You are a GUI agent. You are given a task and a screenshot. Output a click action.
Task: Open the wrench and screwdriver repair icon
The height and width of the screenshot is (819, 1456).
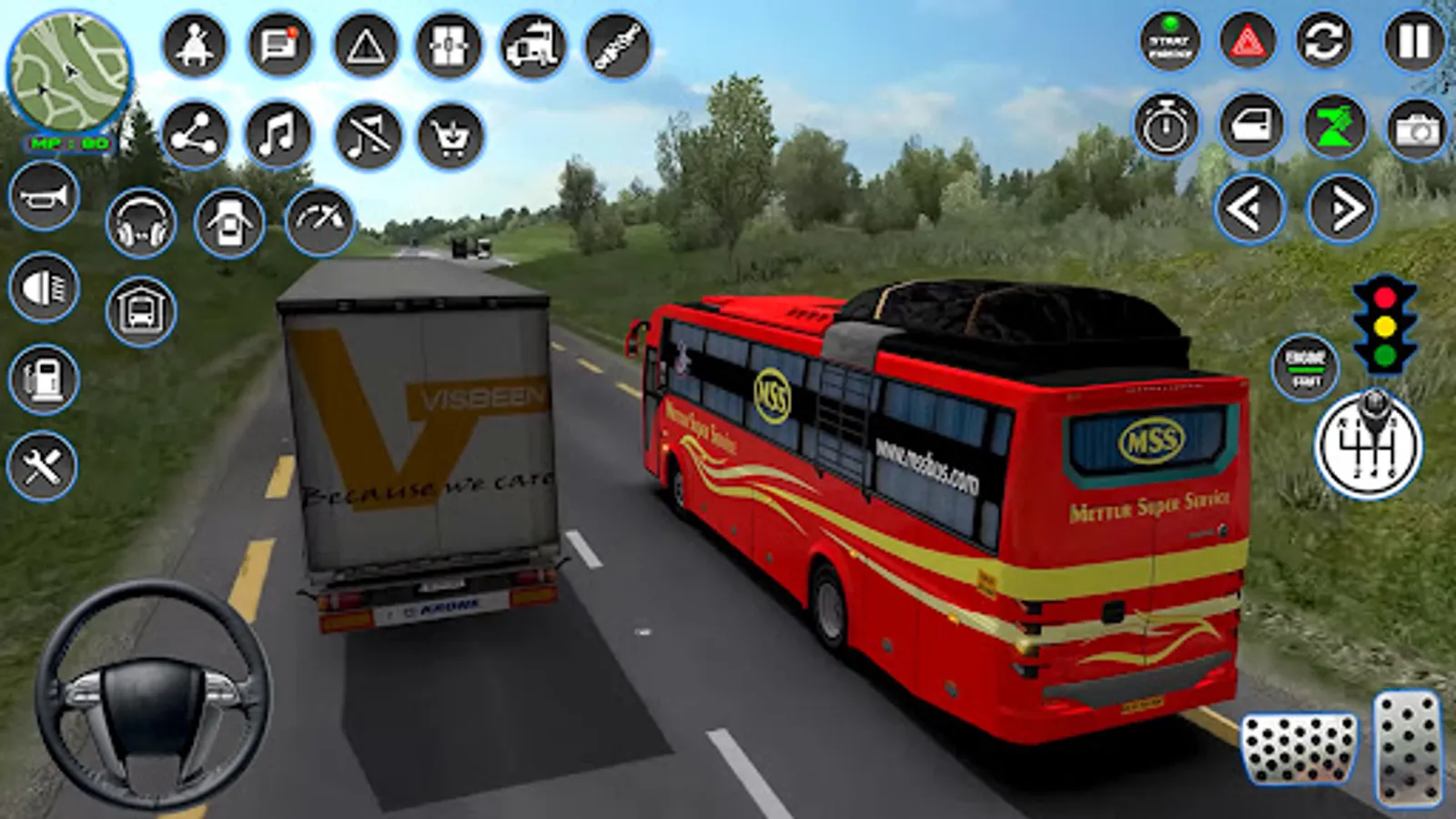[x=43, y=467]
